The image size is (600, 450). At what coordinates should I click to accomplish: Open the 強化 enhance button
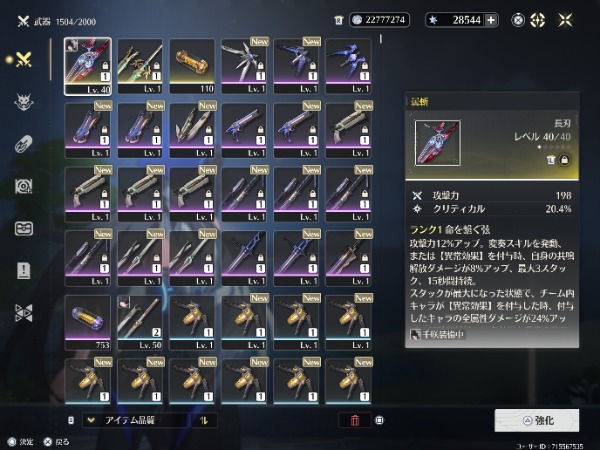tap(536, 420)
